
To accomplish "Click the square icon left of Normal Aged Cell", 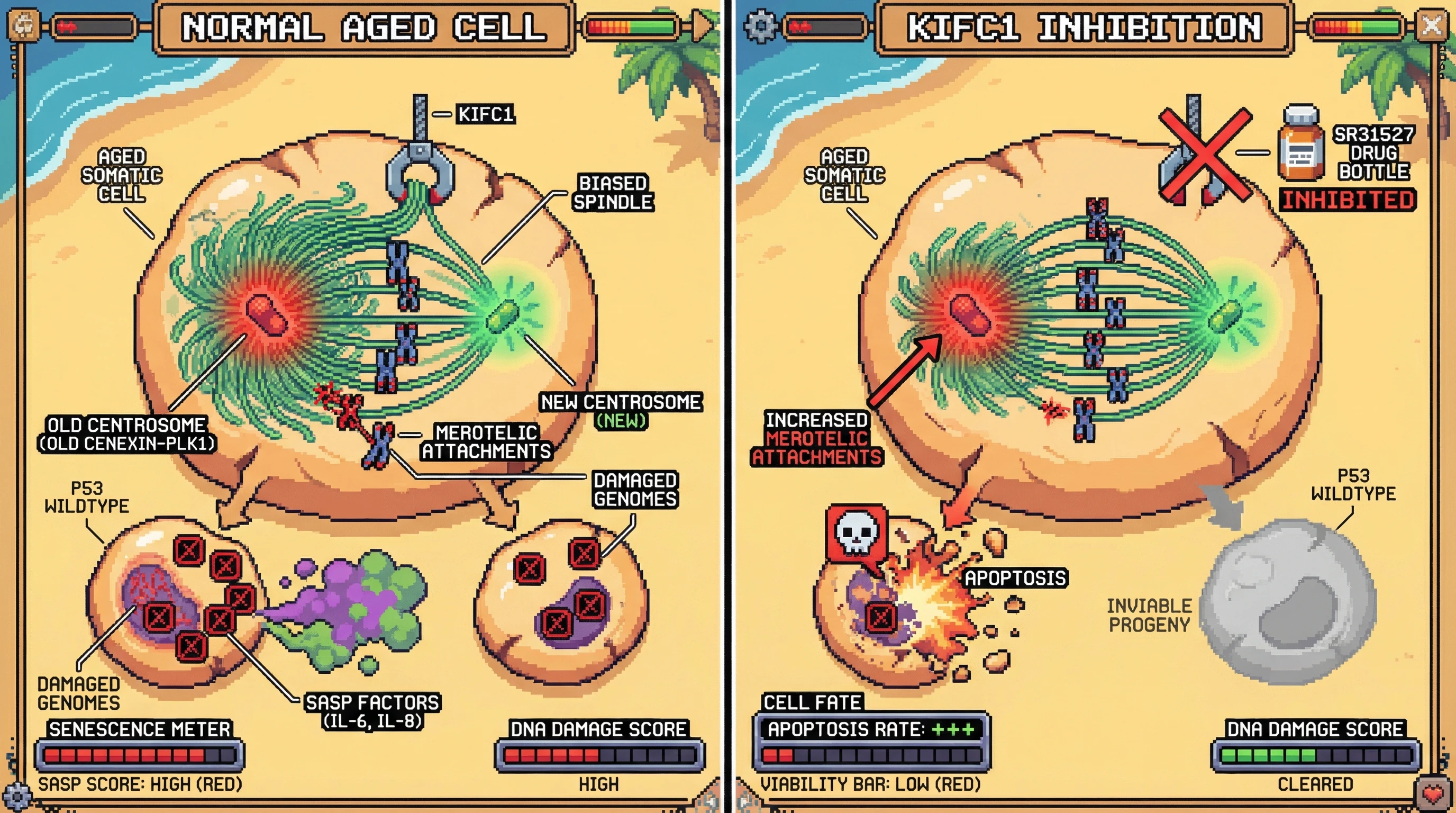I will tap(25, 25).
